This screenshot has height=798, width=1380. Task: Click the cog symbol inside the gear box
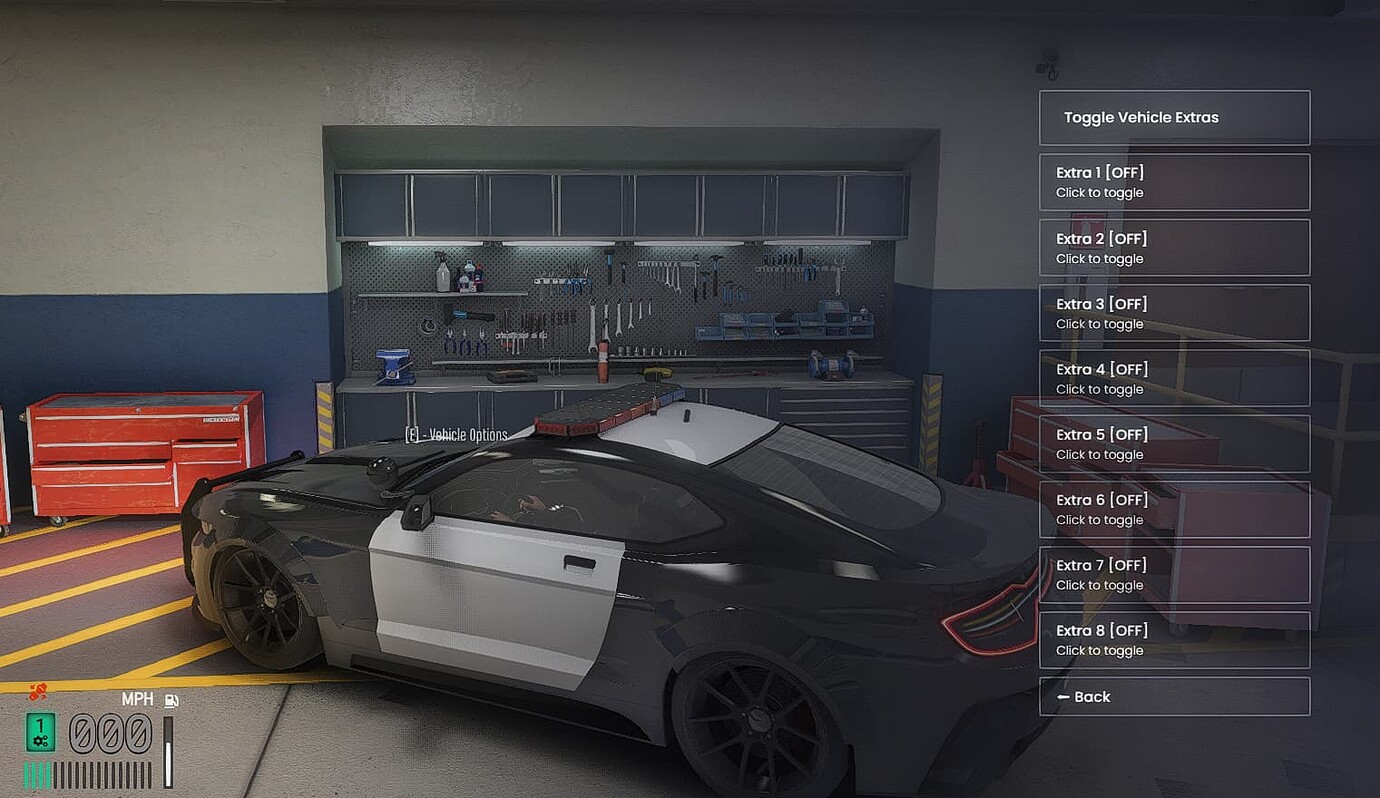(x=39, y=740)
